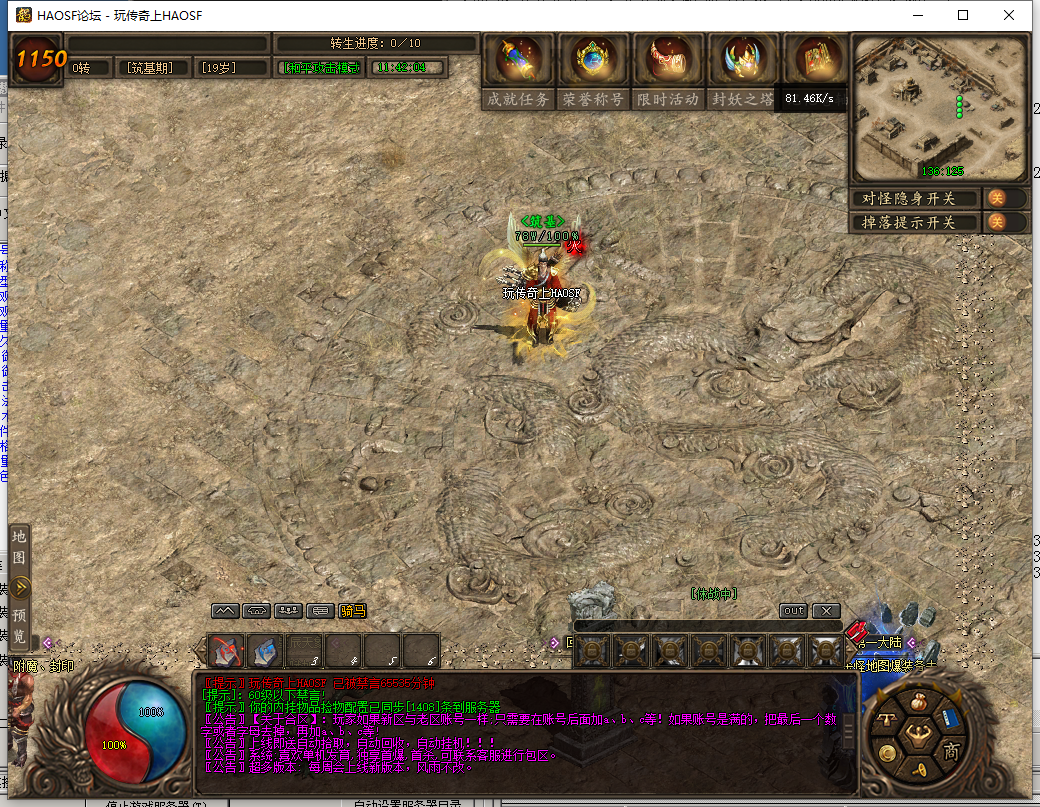Screen dimensions: 1040x807
Task: Maximize the game window
Action: 963,15
